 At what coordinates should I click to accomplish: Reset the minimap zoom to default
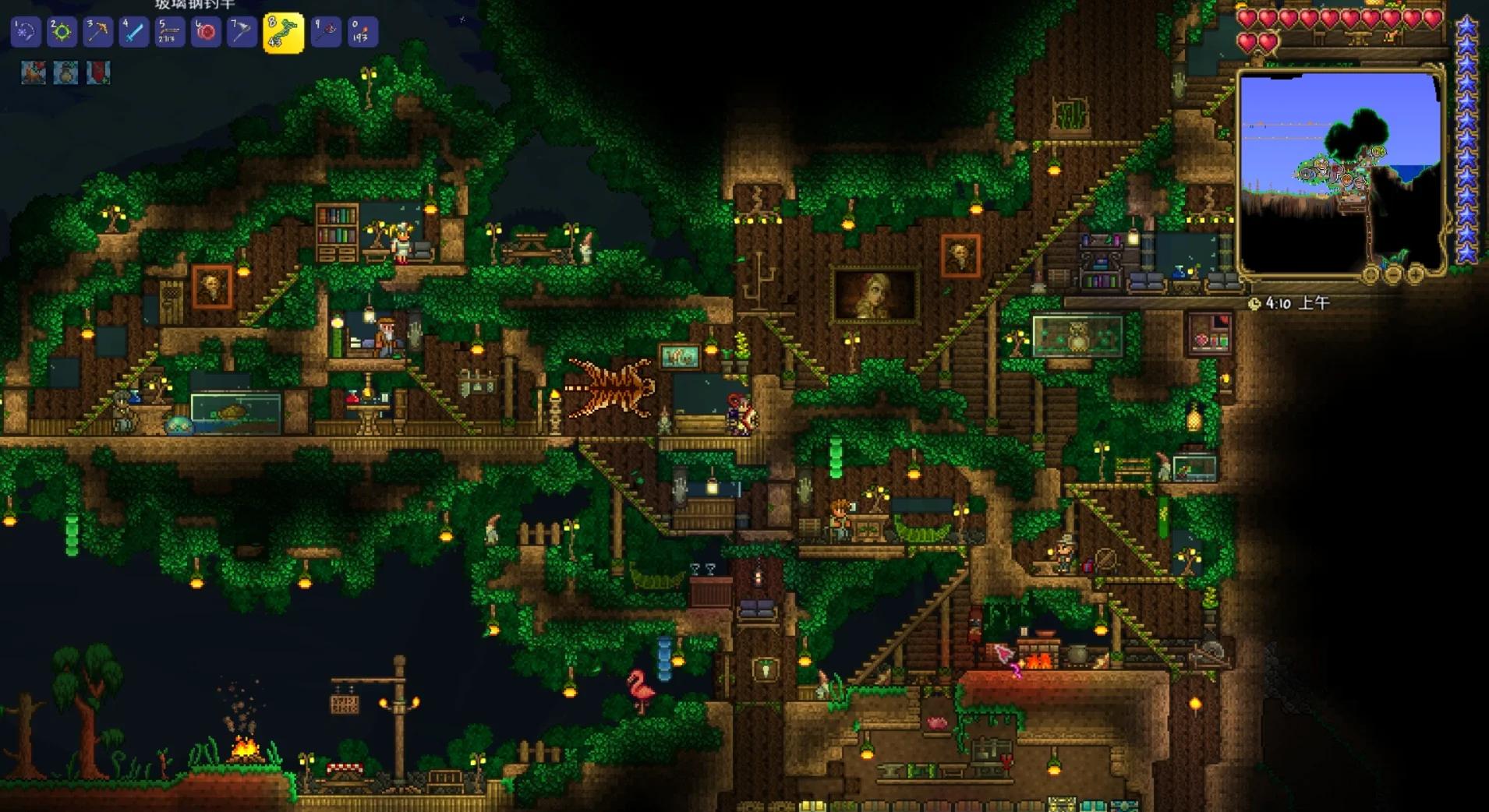click(1371, 274)
